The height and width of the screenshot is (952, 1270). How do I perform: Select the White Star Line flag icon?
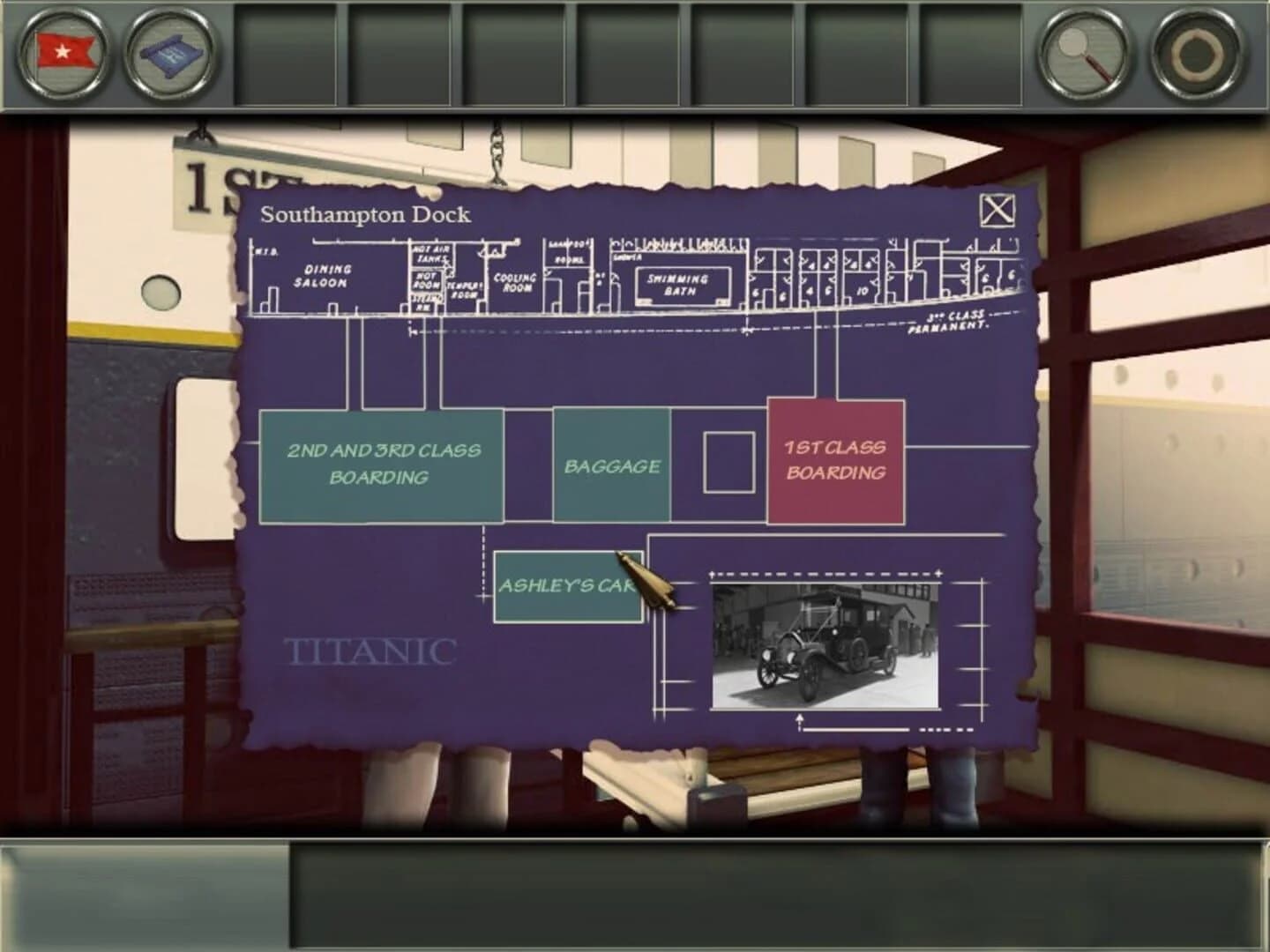coord(60,55)
